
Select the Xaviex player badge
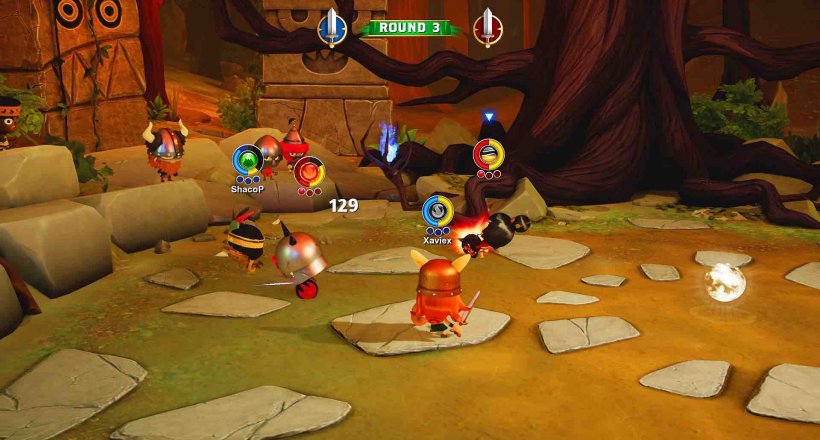[x=437, y=211]
